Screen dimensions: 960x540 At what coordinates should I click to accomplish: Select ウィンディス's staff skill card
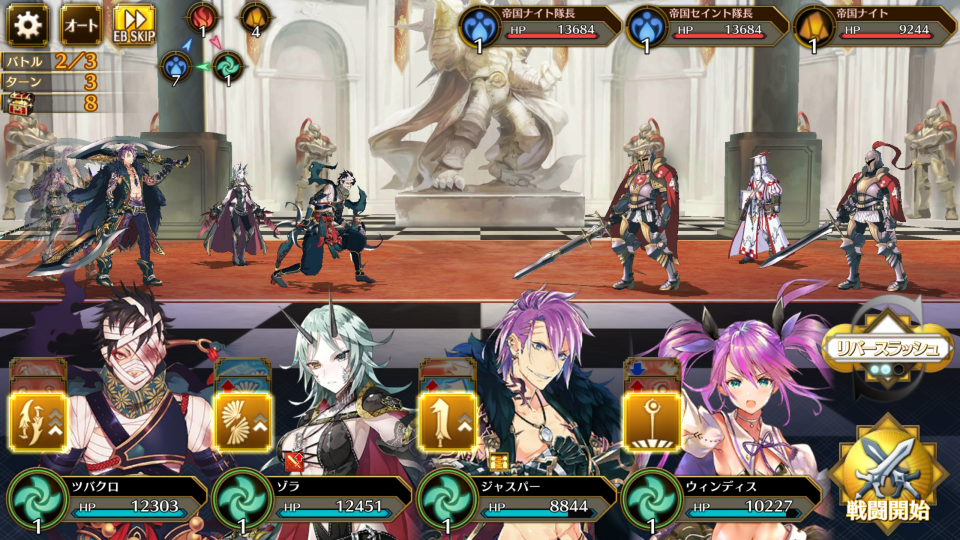[x=650, y=420]
